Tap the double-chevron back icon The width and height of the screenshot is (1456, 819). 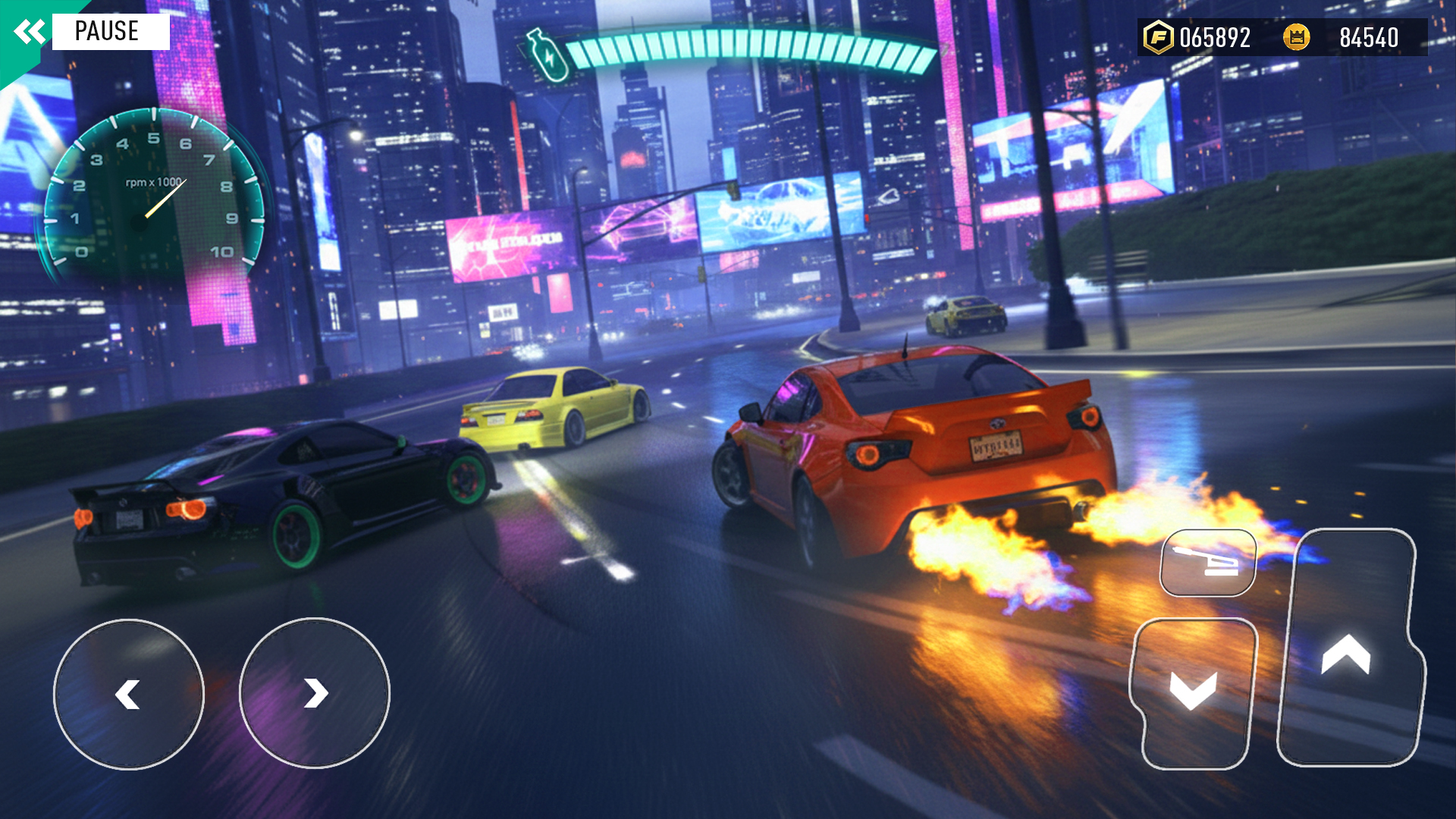click(x=28, y=31)
